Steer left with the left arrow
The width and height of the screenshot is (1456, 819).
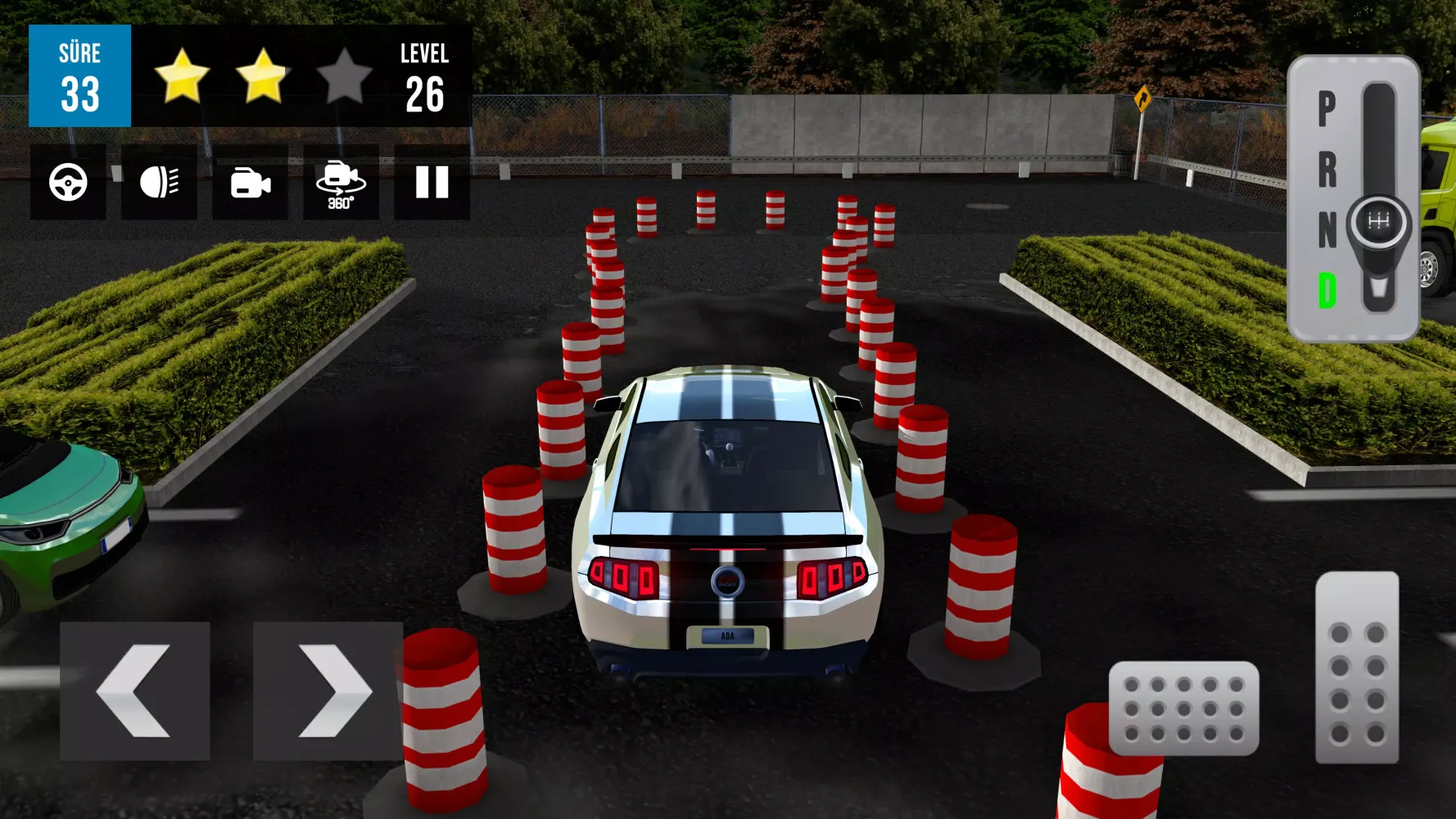tap(135, 690)
